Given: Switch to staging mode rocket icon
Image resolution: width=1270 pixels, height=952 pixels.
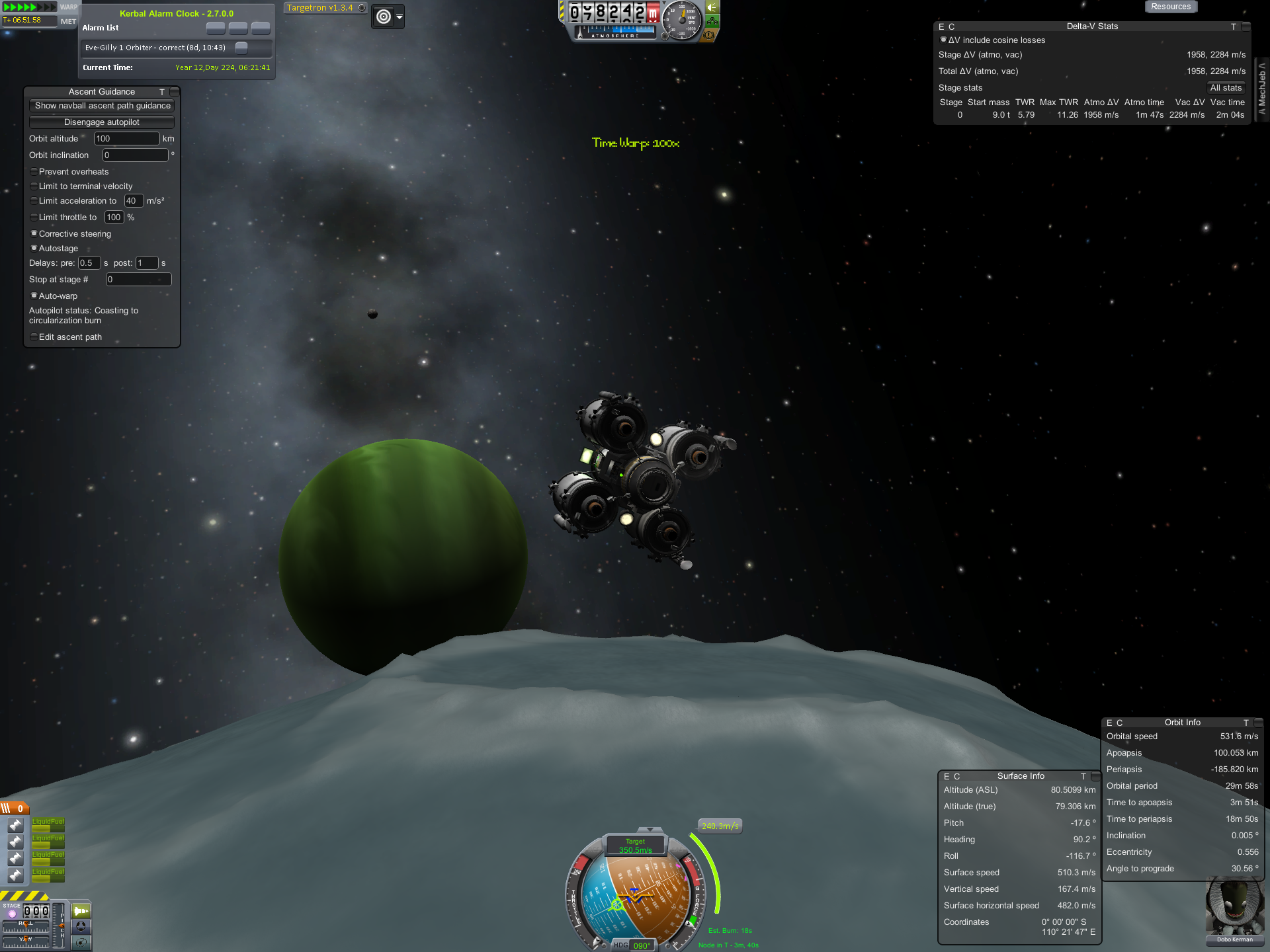Looking at the screenshot, I should click(81, 911).
